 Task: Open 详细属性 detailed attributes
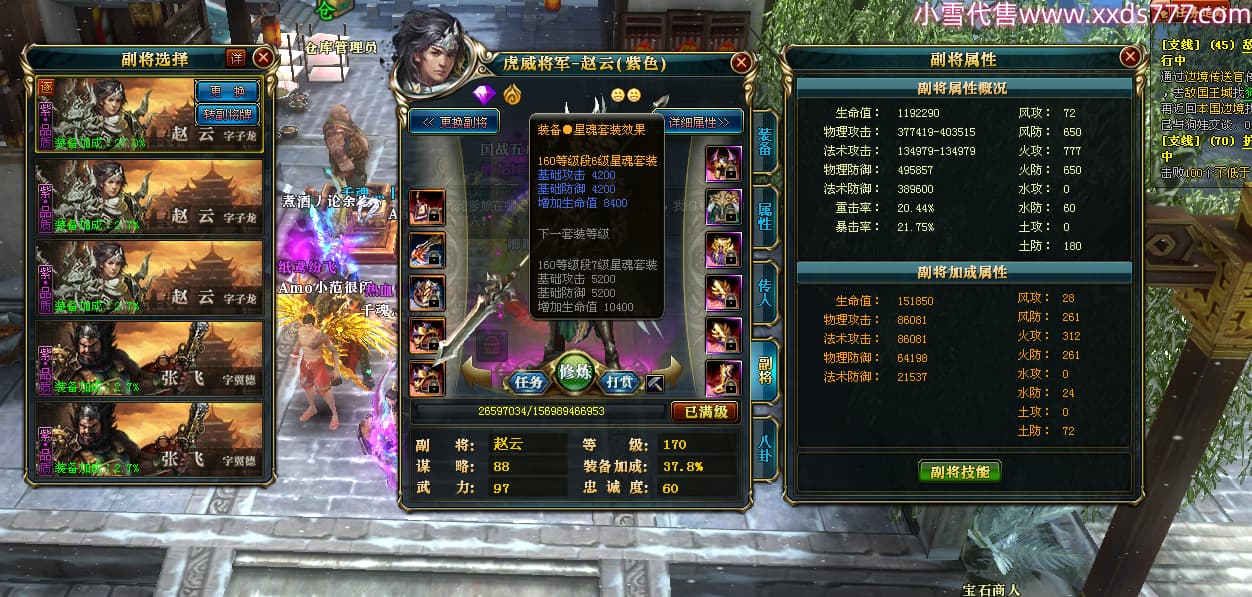(x=705, y=122)
